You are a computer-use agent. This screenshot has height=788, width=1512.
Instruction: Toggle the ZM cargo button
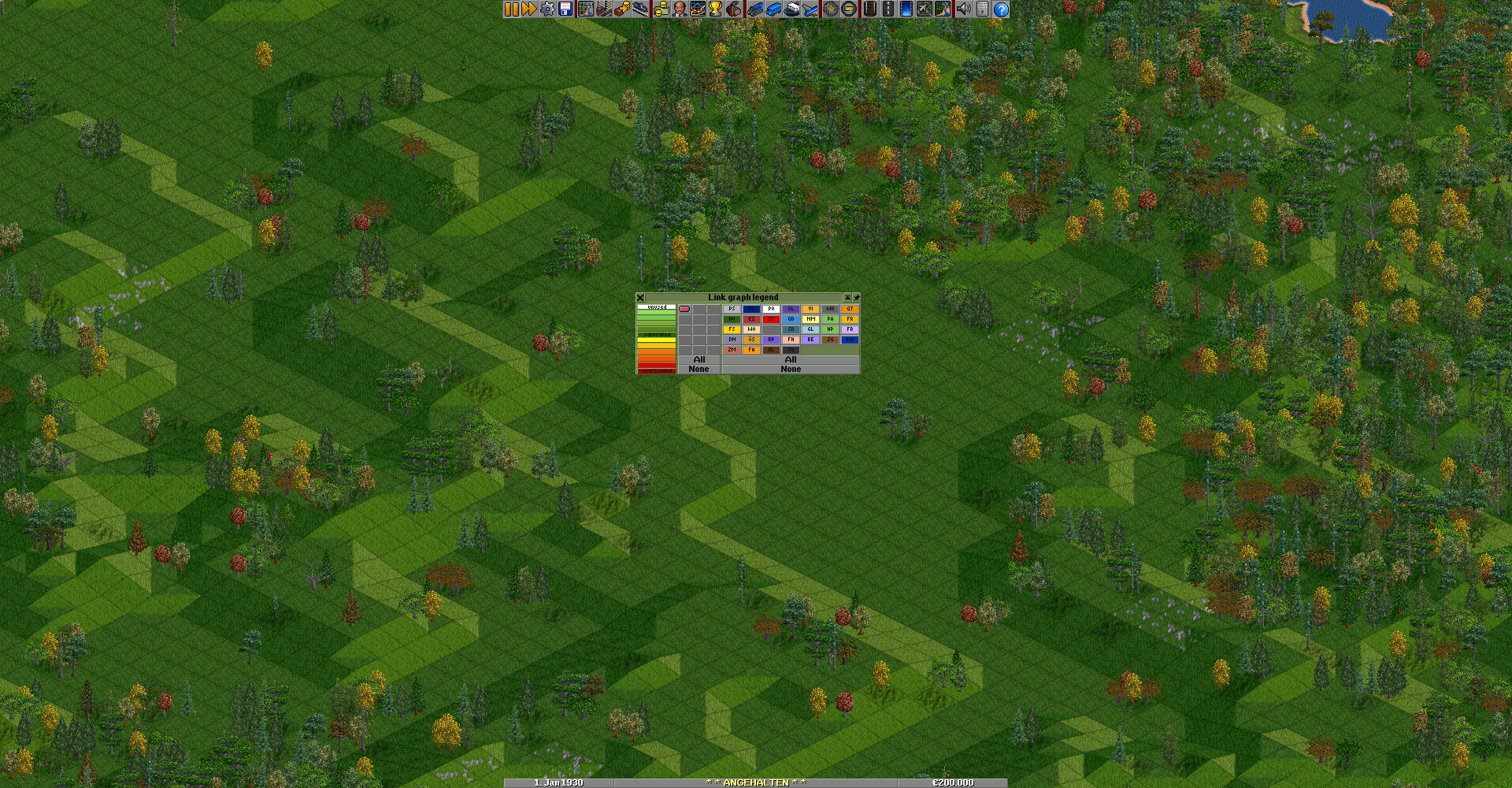(732, 350)
